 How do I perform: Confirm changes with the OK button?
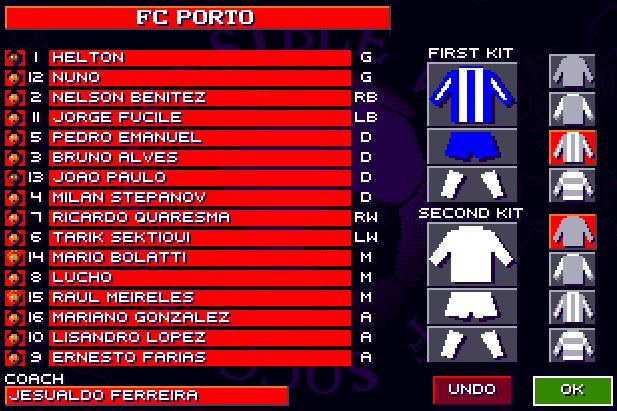(573, 389)
